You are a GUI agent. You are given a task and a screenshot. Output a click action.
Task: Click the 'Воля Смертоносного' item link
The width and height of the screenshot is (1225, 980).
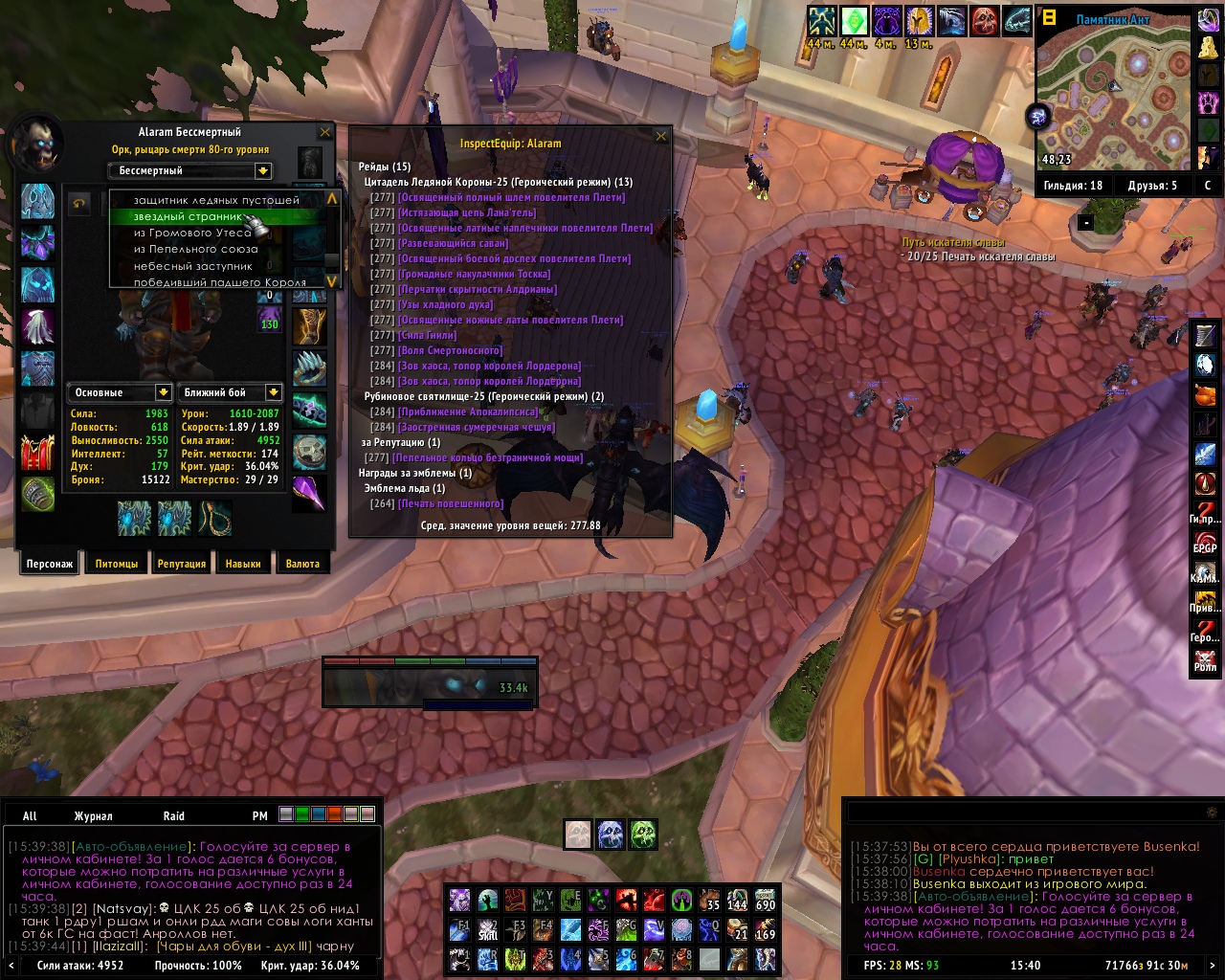[451, 350]
